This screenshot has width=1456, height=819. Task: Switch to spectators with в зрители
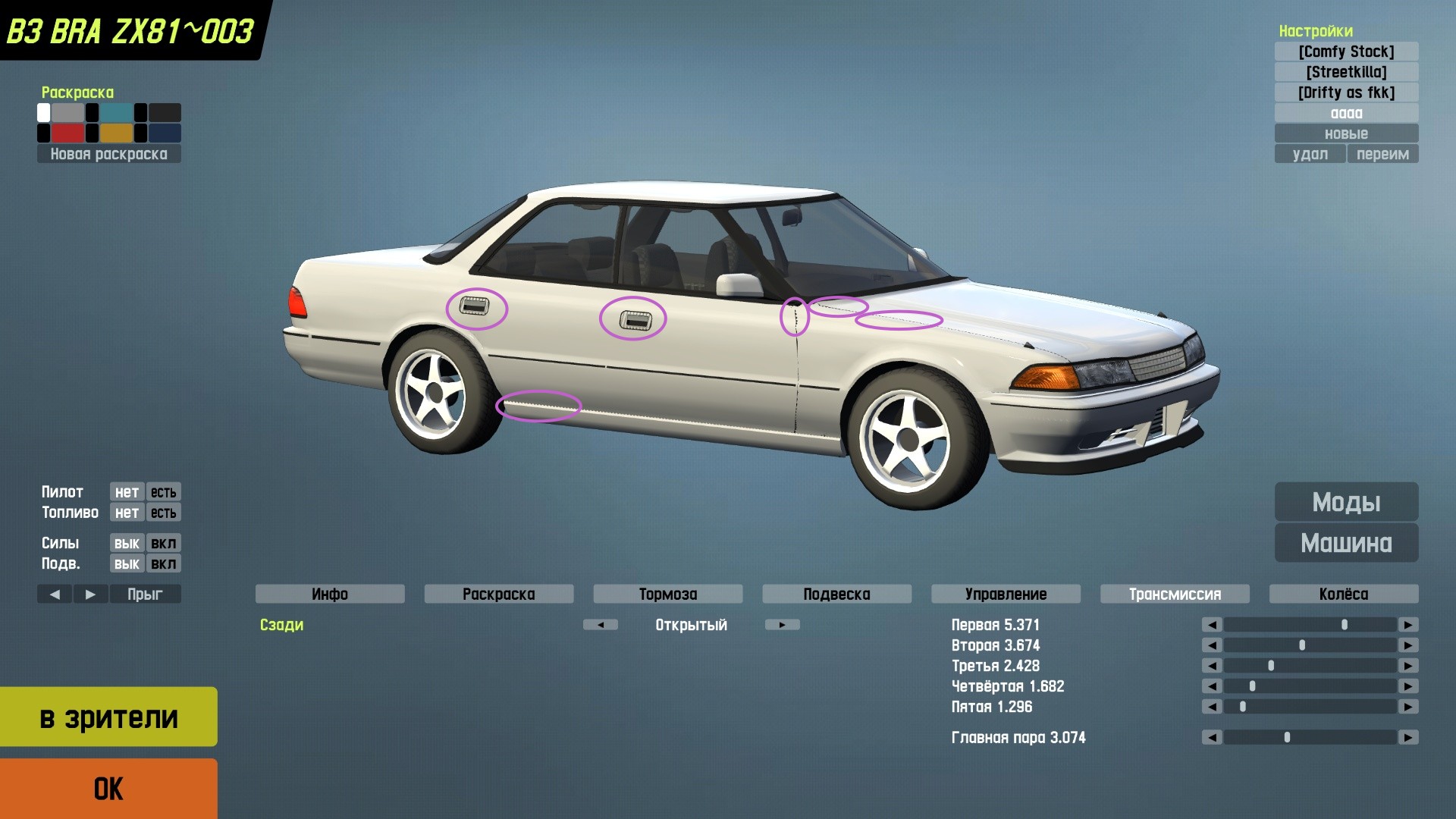[108, 717]
